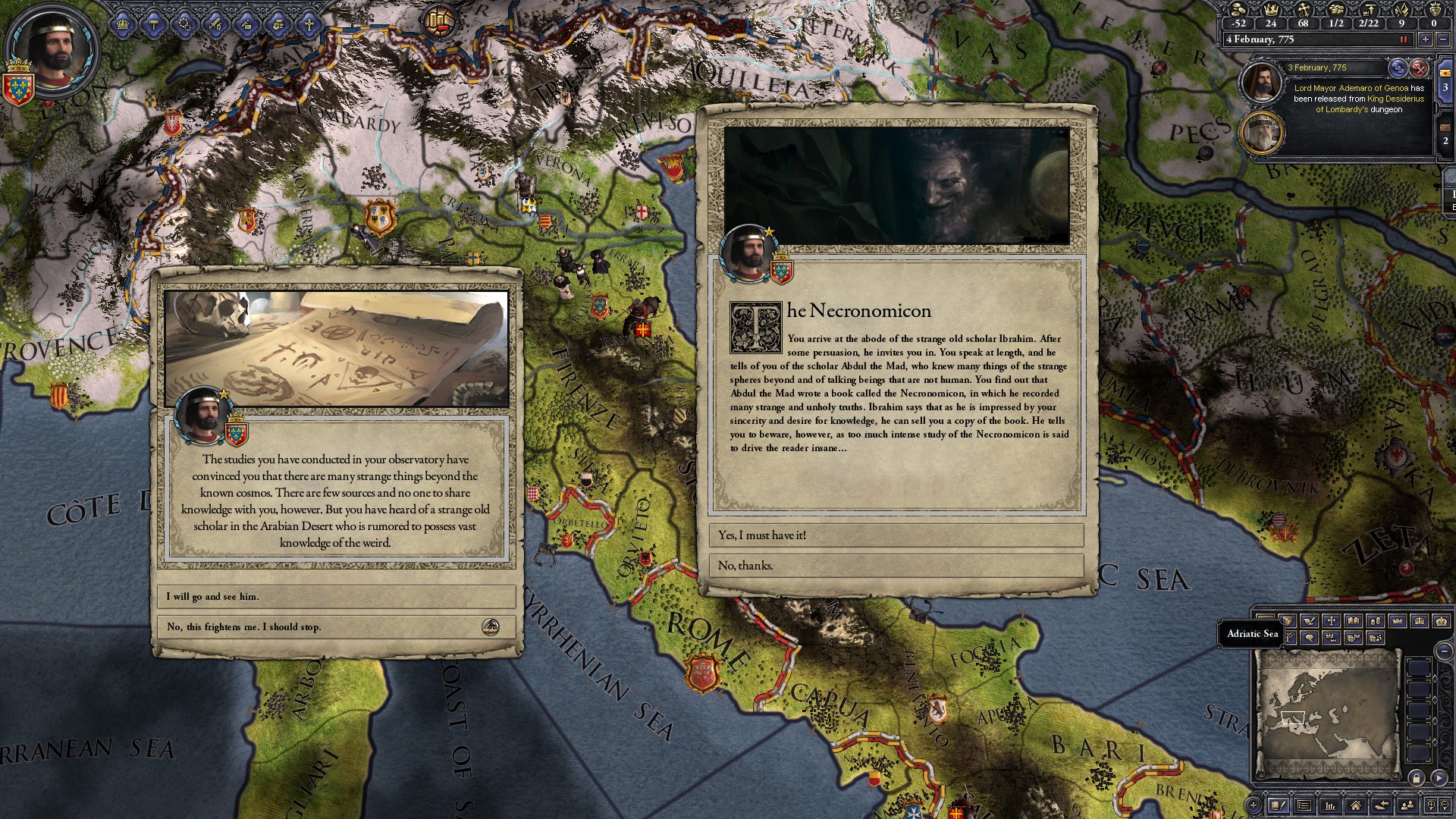The height and width of the screenshot is (819, 1456).
Task: Dismiss the message with the red envelope X
Action: pyautogui.click(x=1419, y=68)
